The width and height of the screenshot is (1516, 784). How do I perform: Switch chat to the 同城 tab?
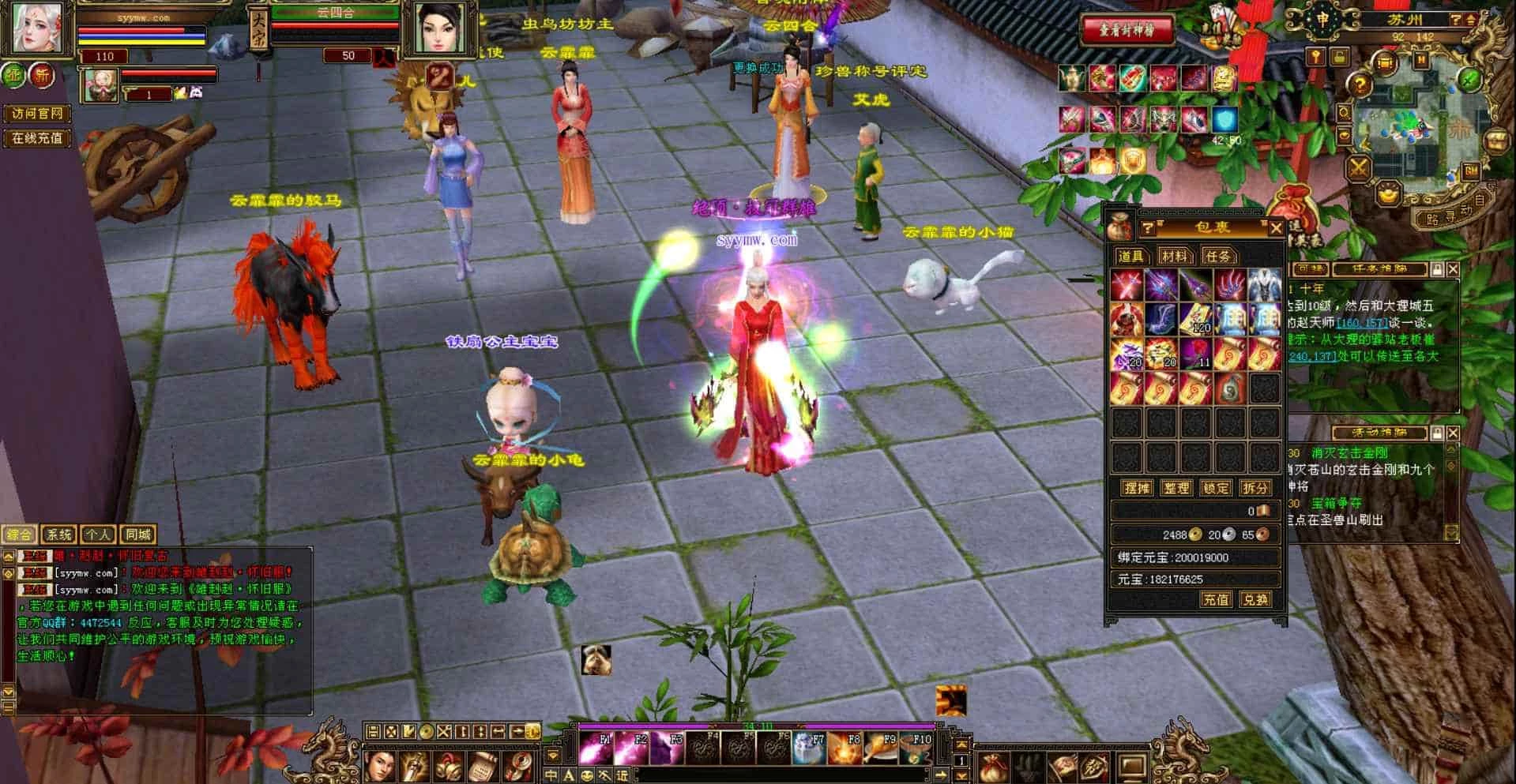[138, 535]
